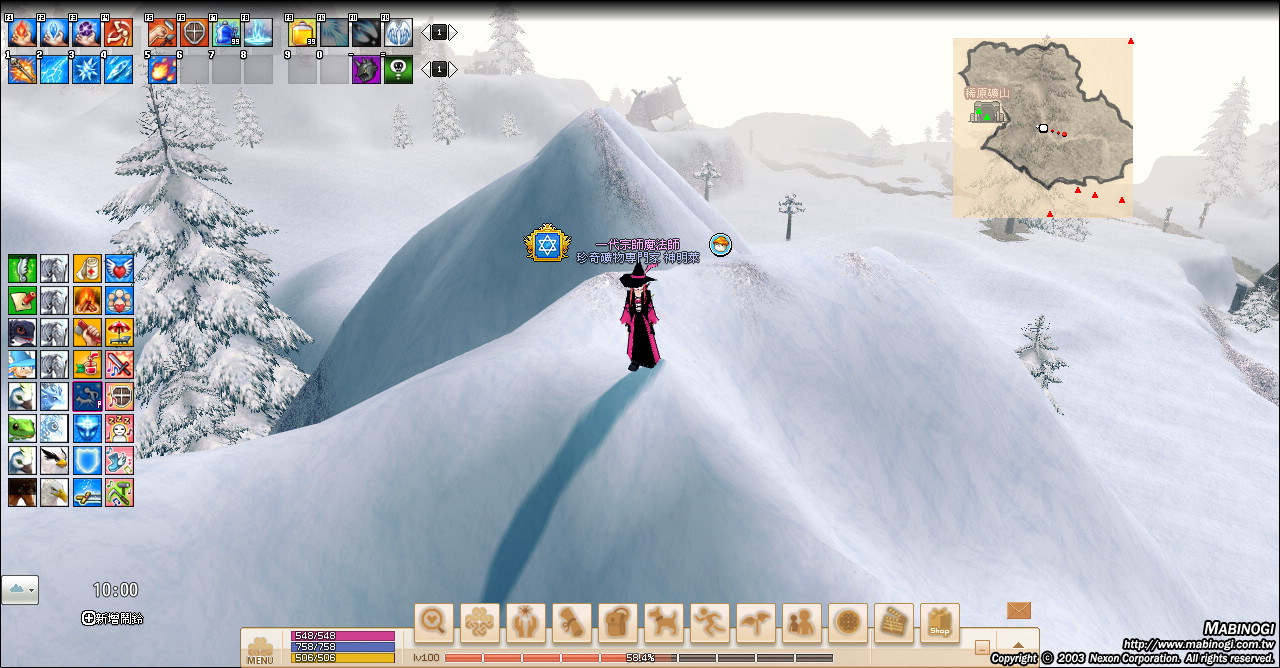Use the blue potion with 99 count

pos(226,33)
